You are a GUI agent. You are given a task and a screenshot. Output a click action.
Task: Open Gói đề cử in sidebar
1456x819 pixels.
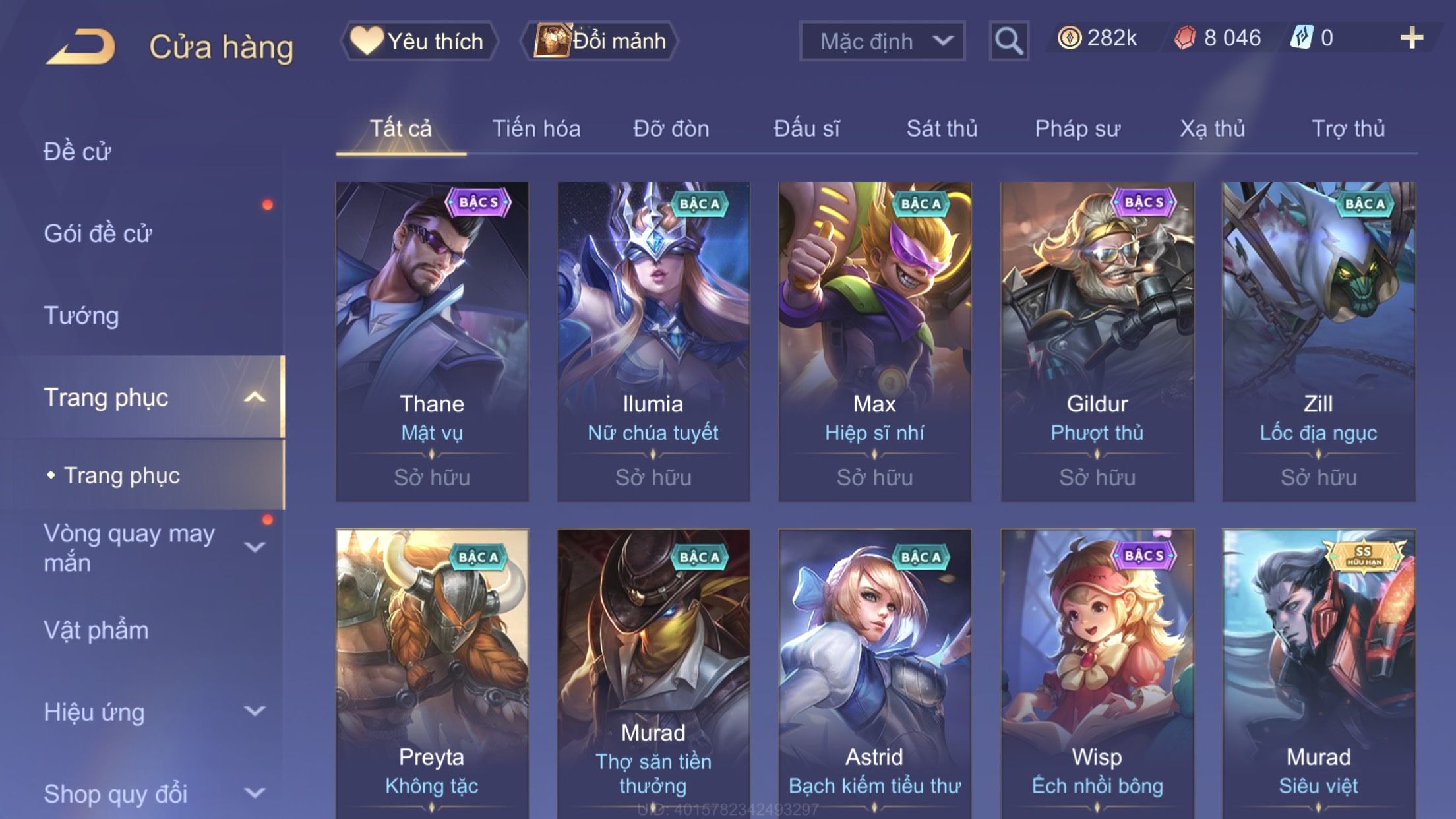(x=98, y=233)
